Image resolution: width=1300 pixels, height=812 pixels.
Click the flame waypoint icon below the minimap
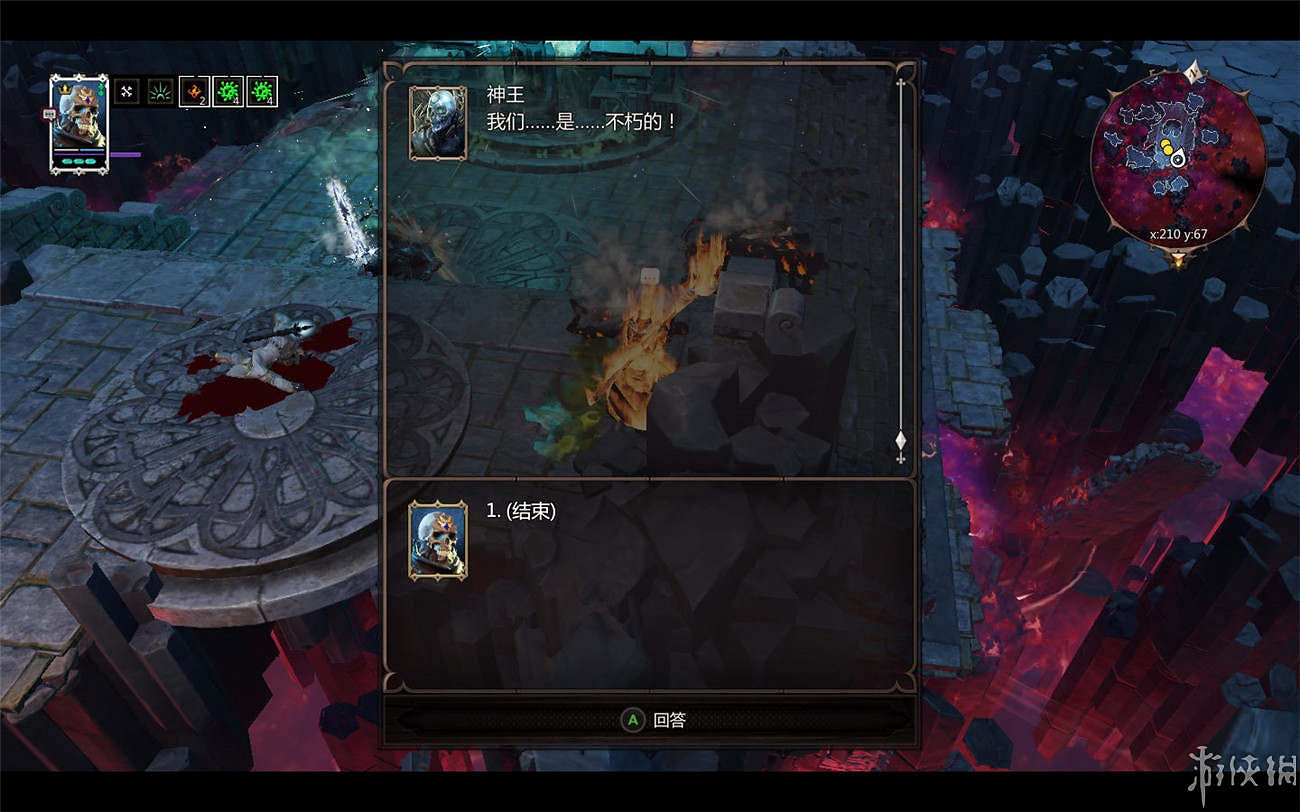coord(1179,259)
